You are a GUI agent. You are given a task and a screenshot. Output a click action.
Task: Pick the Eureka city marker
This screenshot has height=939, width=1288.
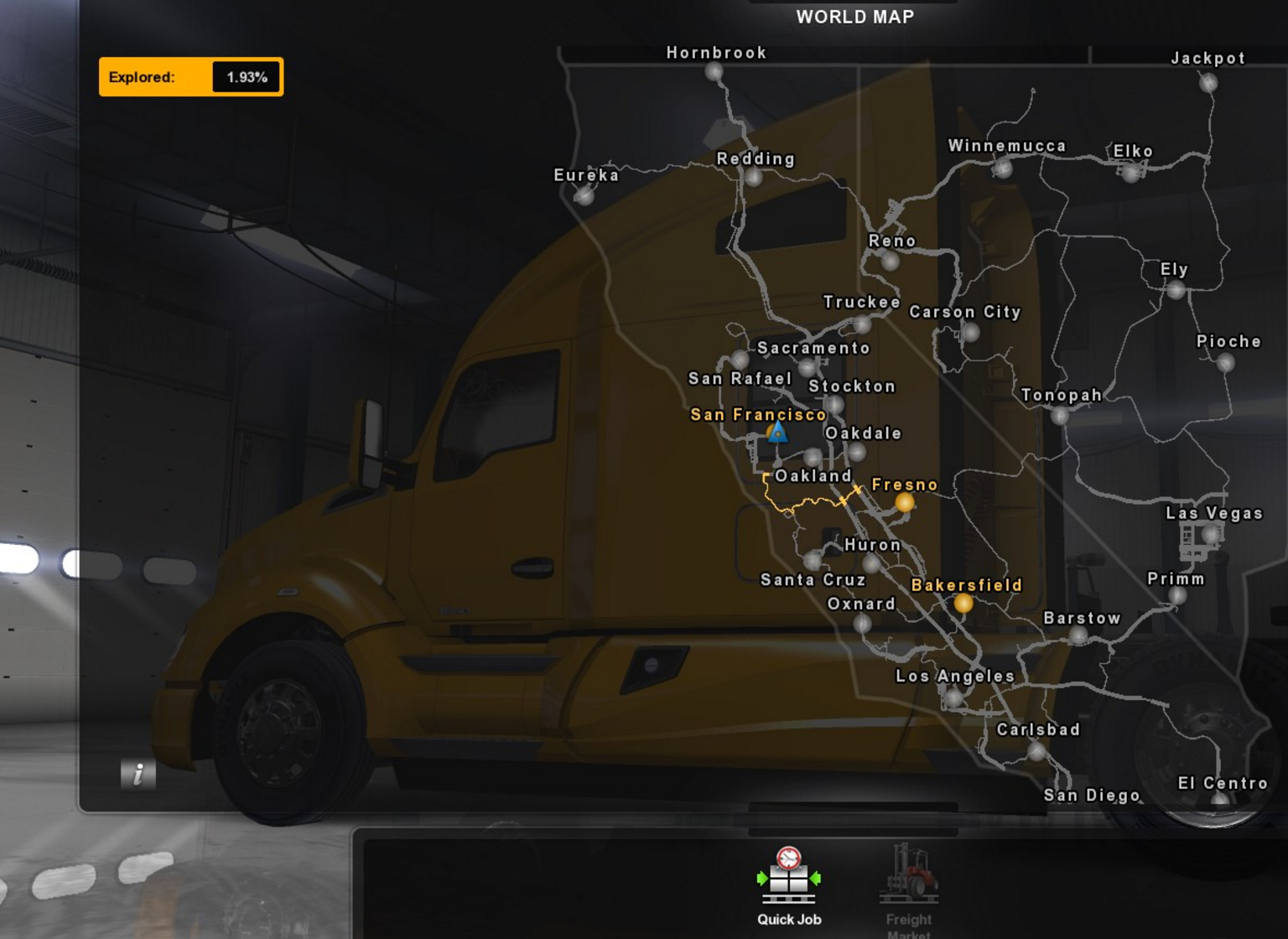point(584,195)
